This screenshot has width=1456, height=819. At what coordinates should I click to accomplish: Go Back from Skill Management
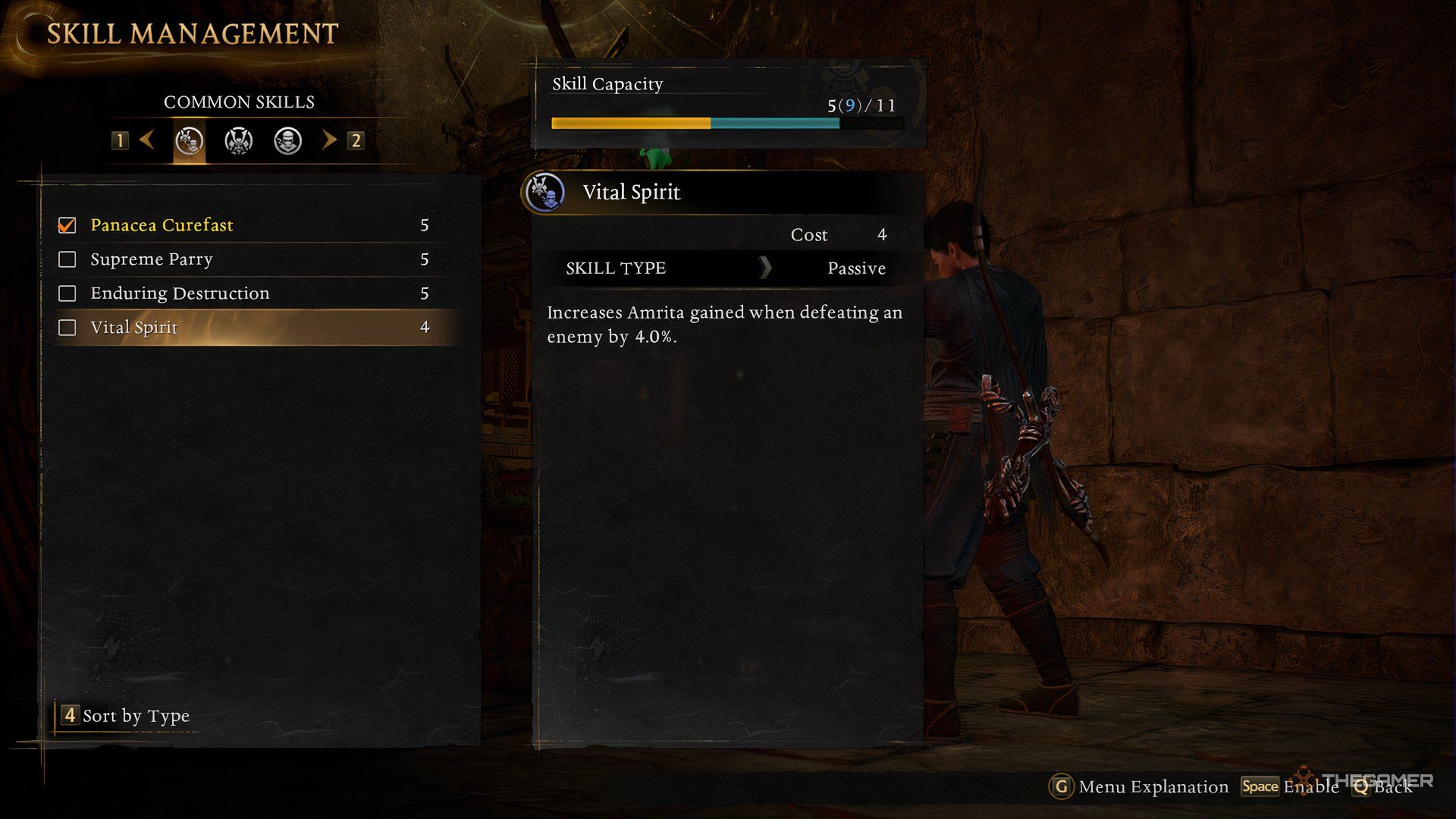(1383, 786)
